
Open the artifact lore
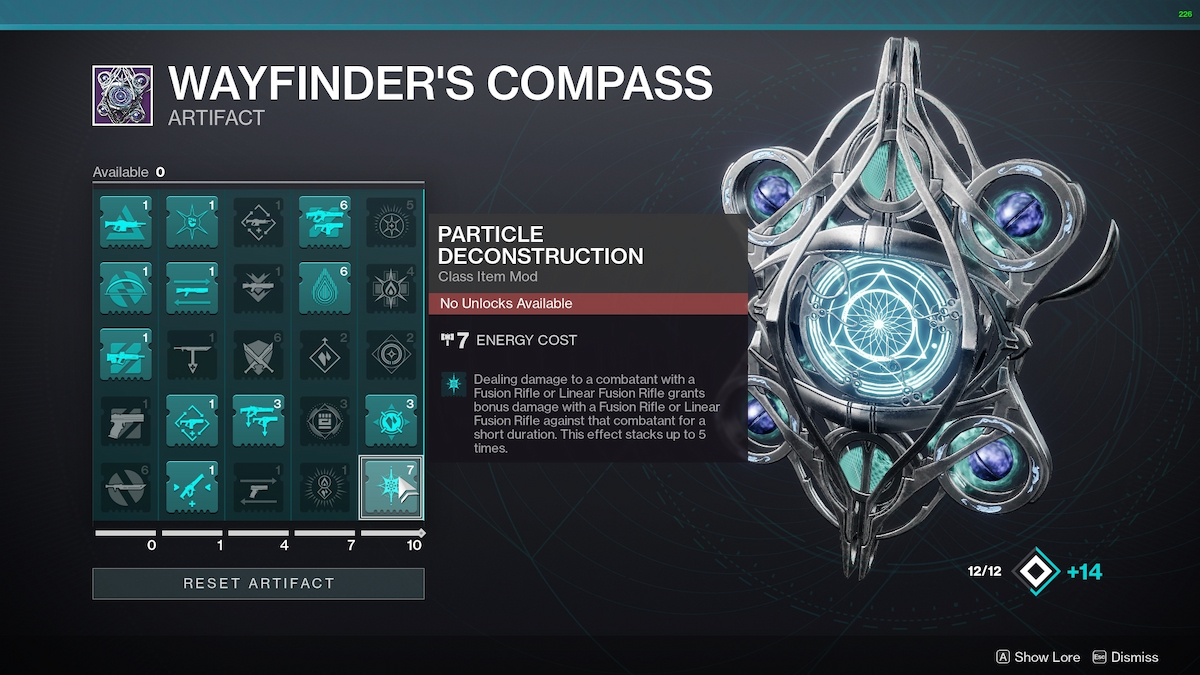tap(1038, 657)
